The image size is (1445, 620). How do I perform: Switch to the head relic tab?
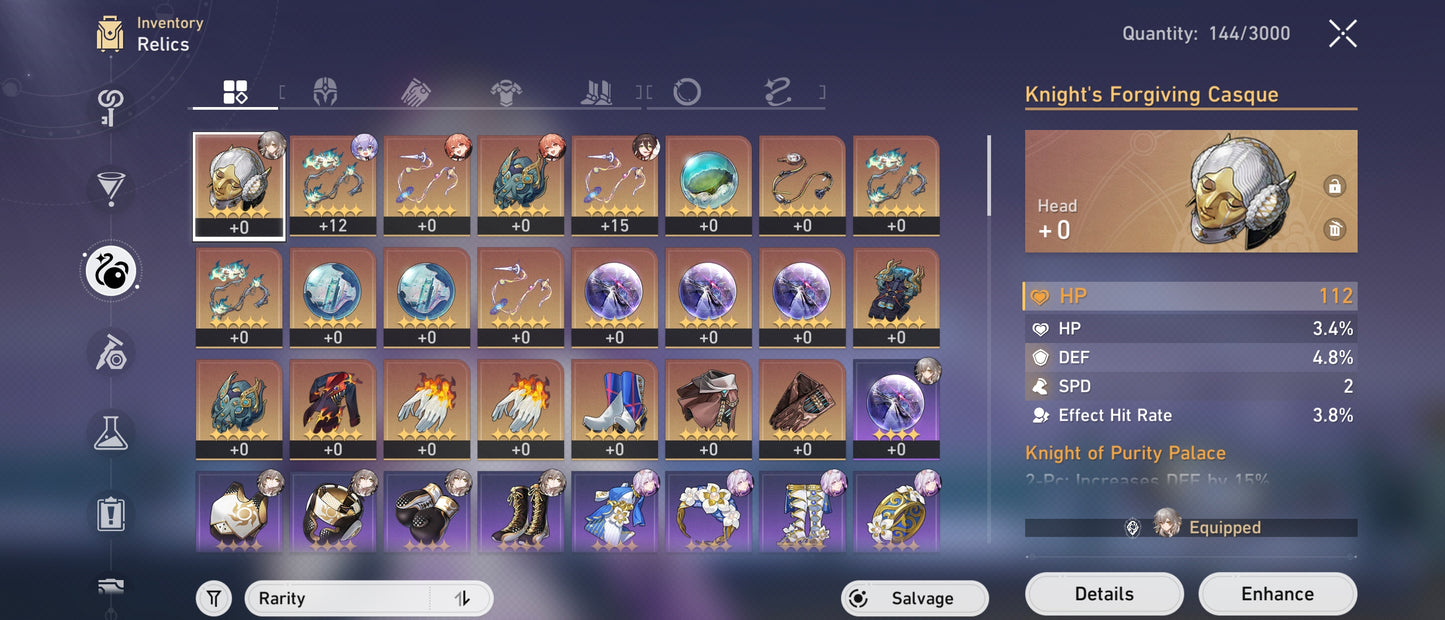(x=325, y=93)
